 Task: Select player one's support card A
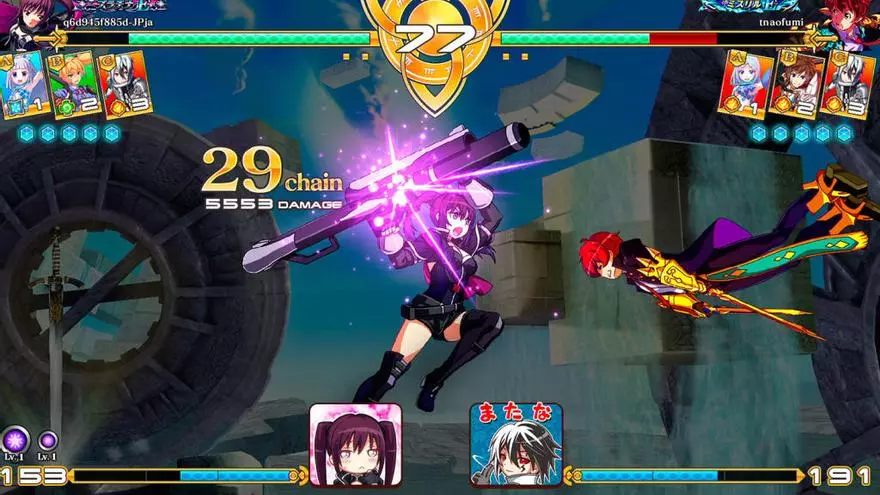(24, 84)
